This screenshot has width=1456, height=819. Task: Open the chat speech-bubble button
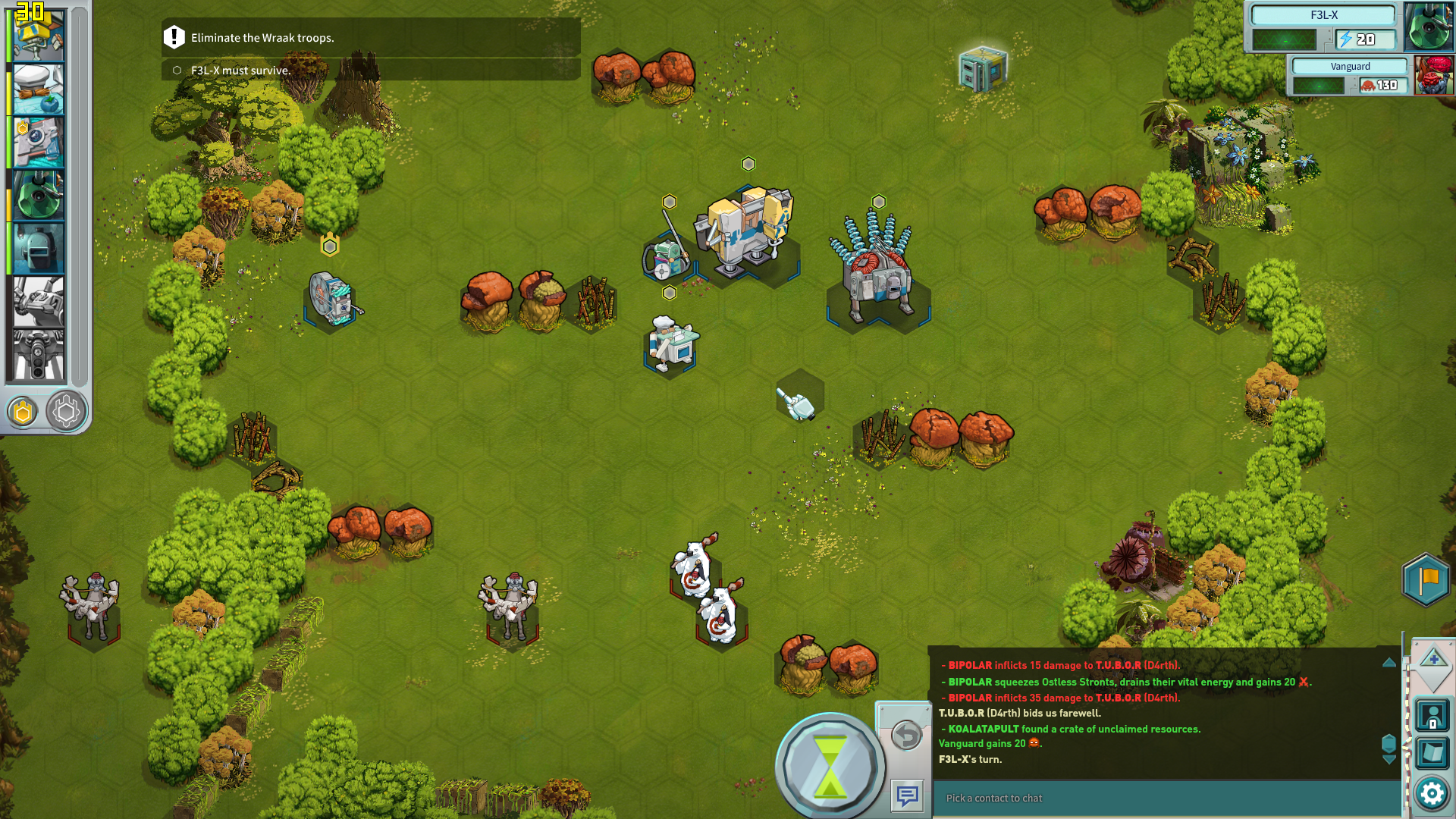[x=907, y=795]
